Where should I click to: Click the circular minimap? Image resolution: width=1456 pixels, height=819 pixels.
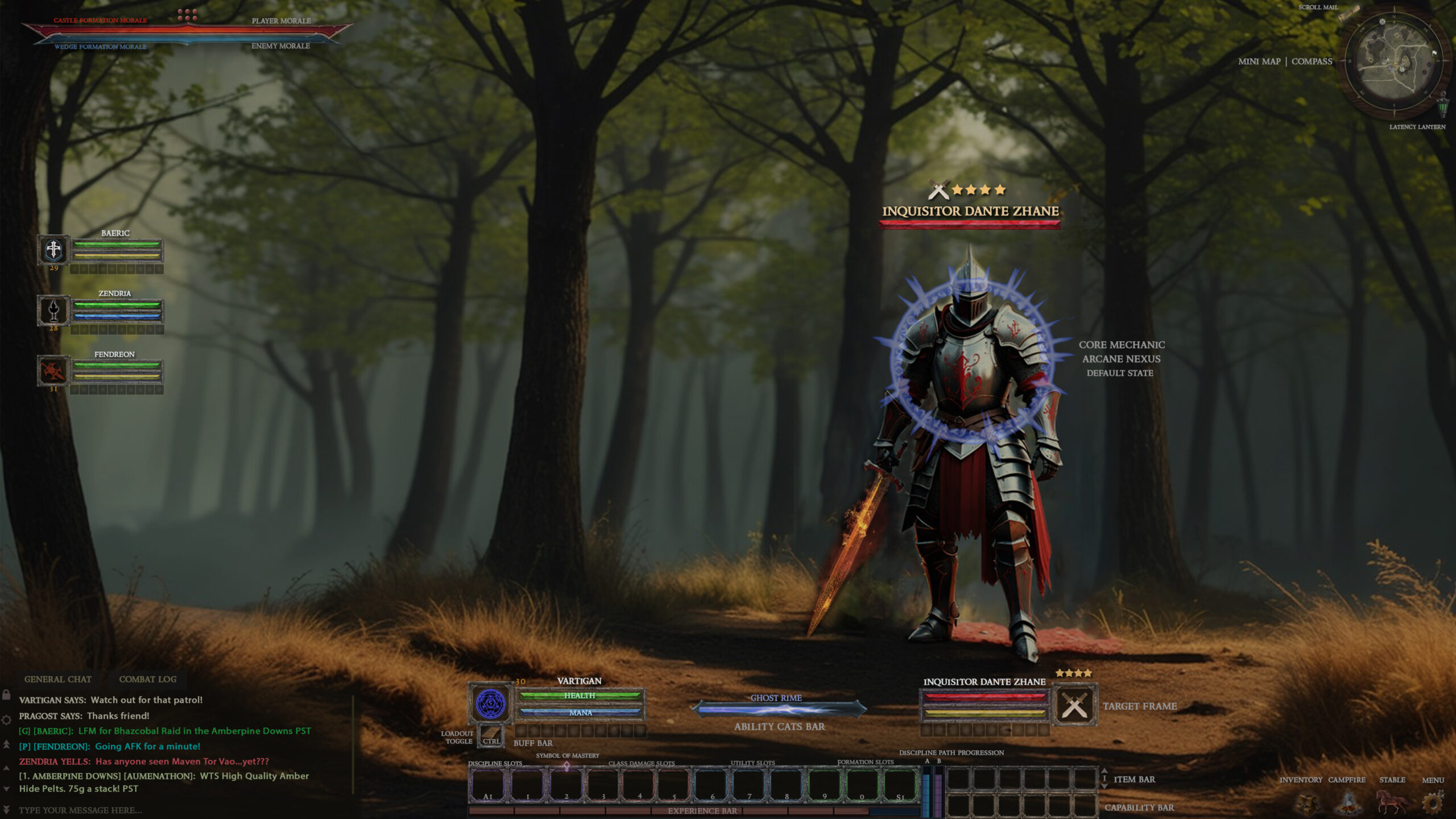(1393, 61)
